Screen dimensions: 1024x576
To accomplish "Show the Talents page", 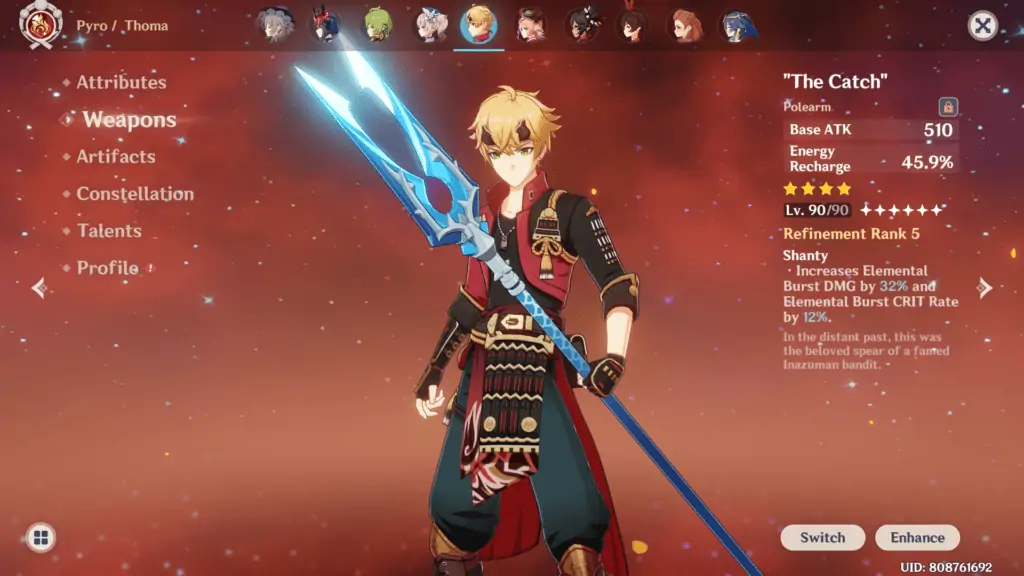I will [109, 231].
